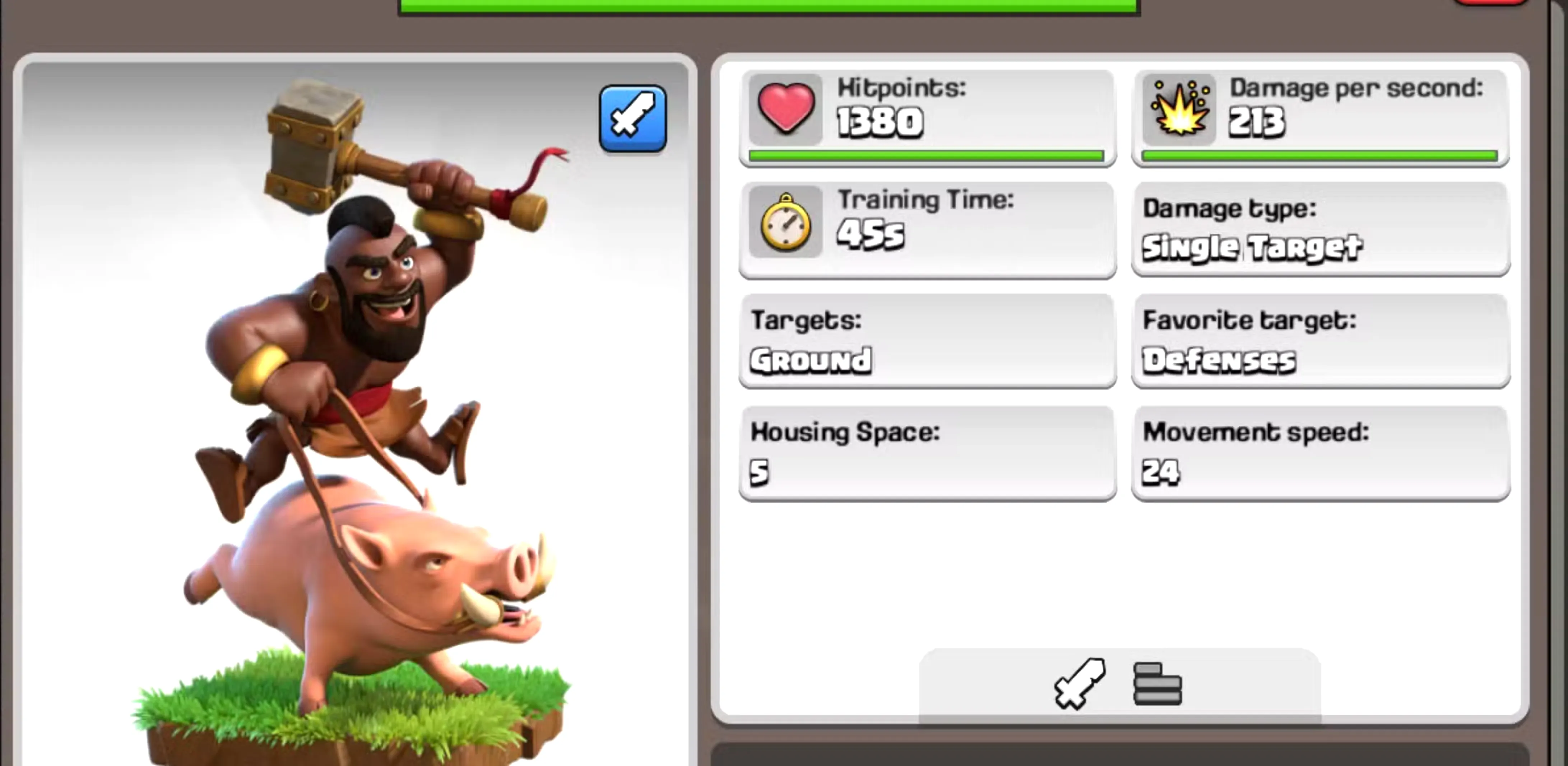Click the Housing Space 5 panel

[927, 453]
